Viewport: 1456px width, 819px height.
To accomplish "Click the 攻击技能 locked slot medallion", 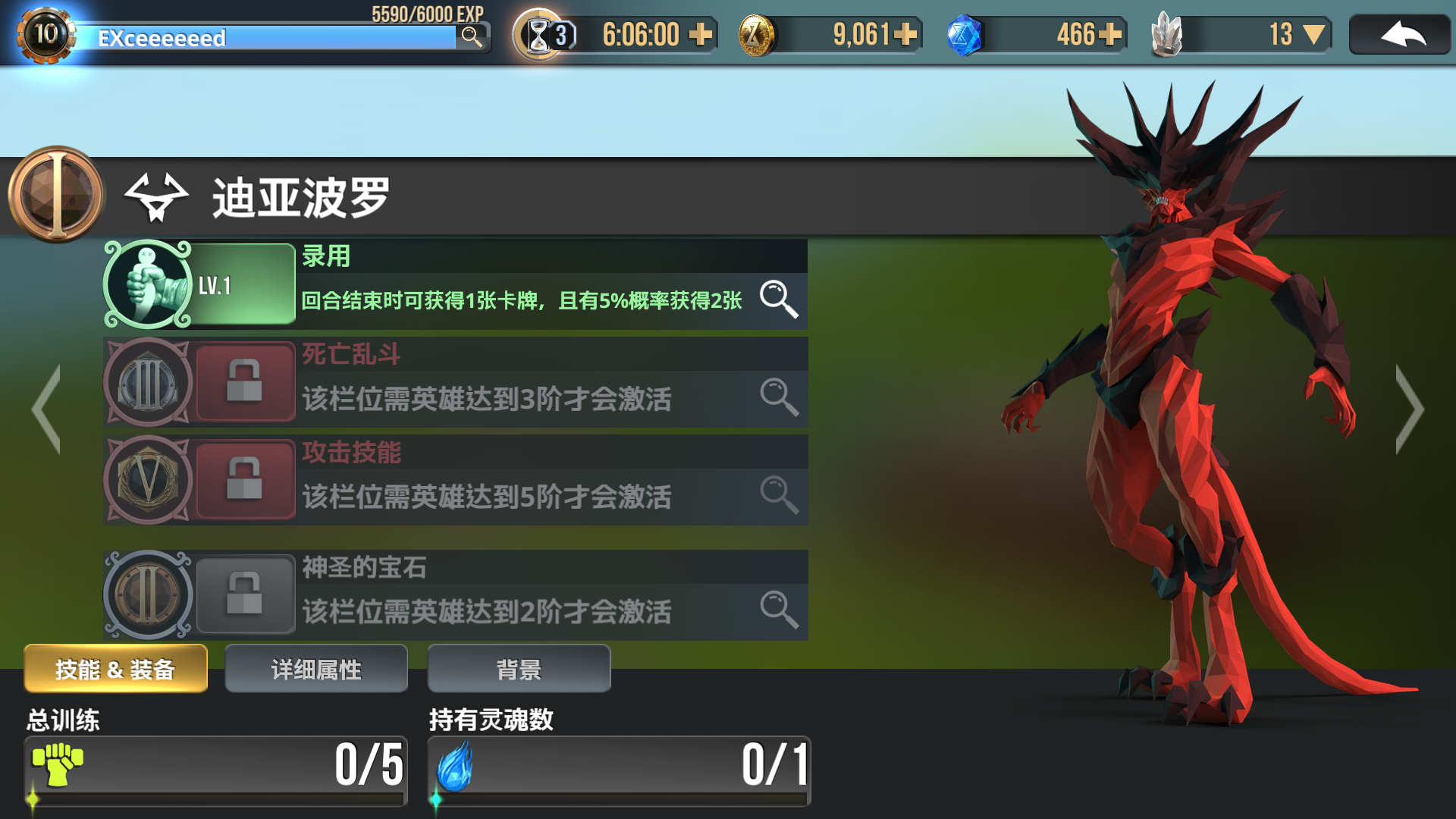I will click(x=149, y=481).
